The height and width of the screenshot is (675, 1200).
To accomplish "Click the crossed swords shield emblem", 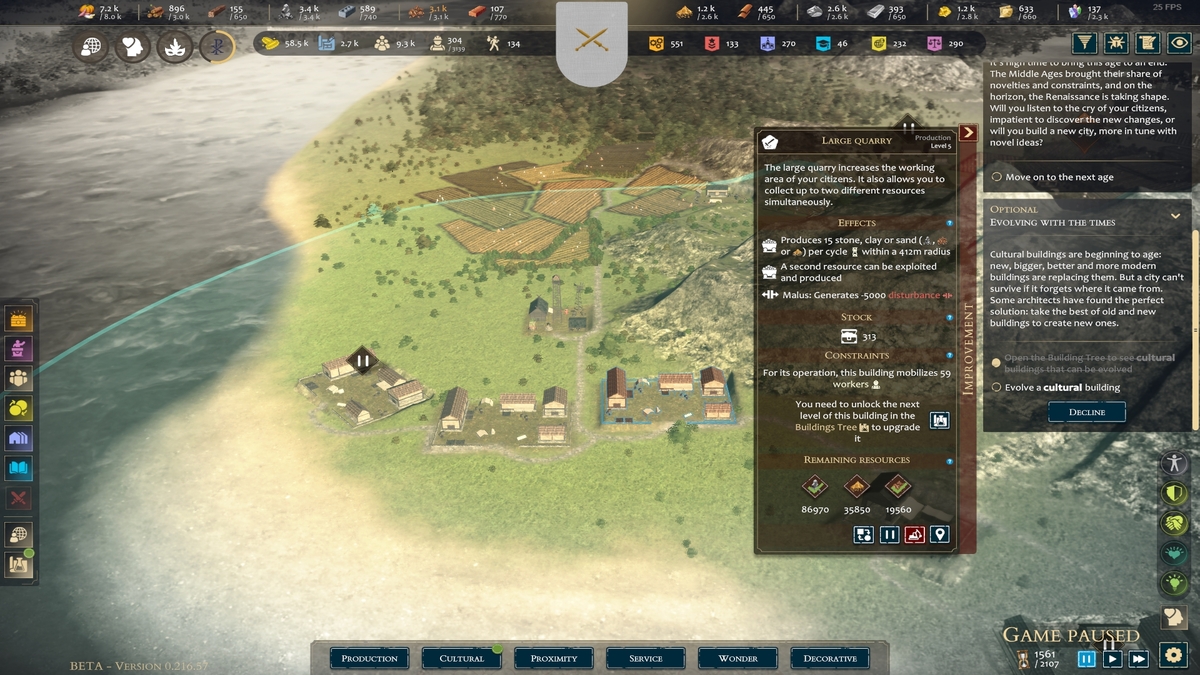I will click(x=592, y=42).
